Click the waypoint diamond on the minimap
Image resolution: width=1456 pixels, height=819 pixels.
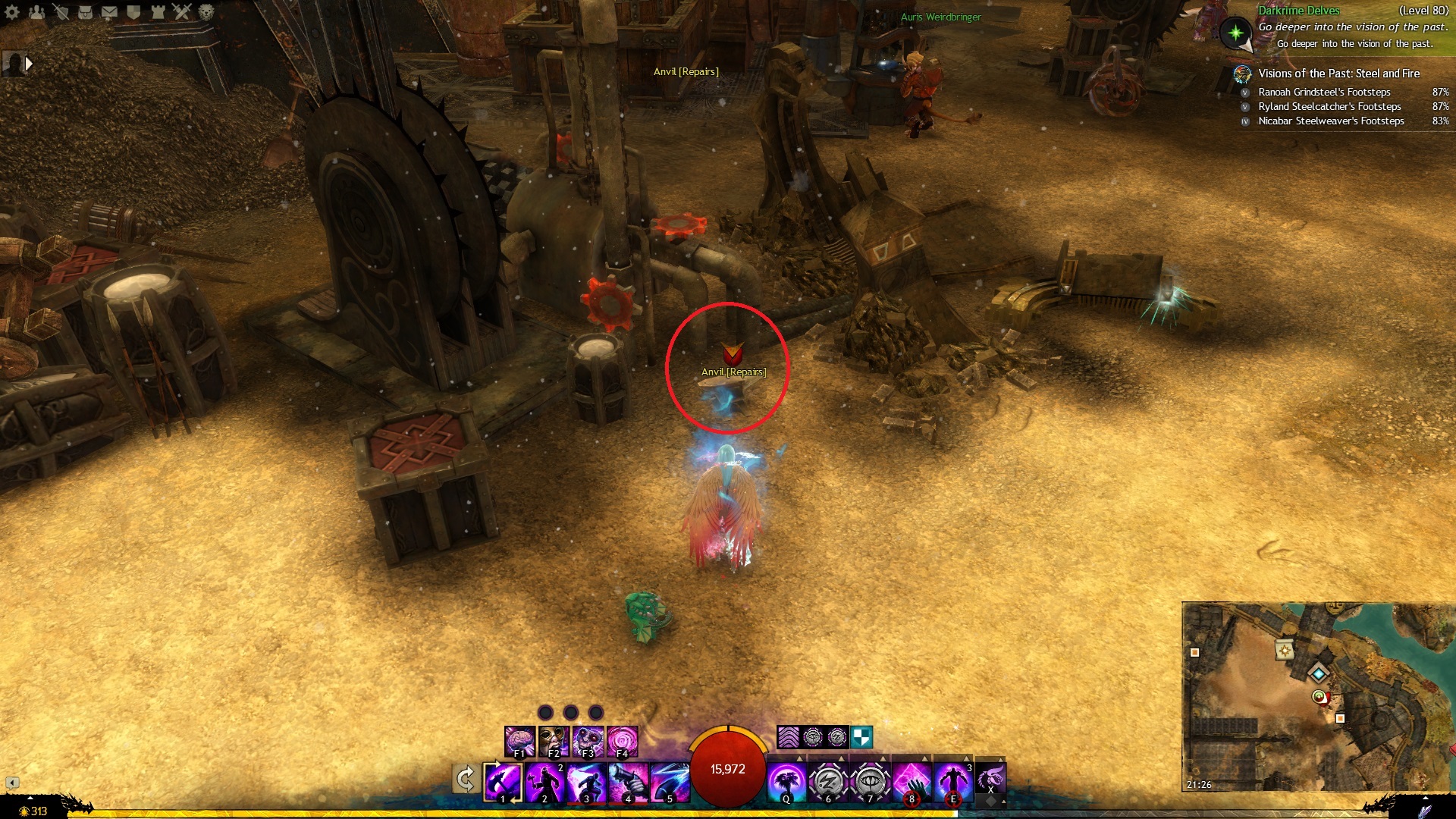tap(1319, 673)
